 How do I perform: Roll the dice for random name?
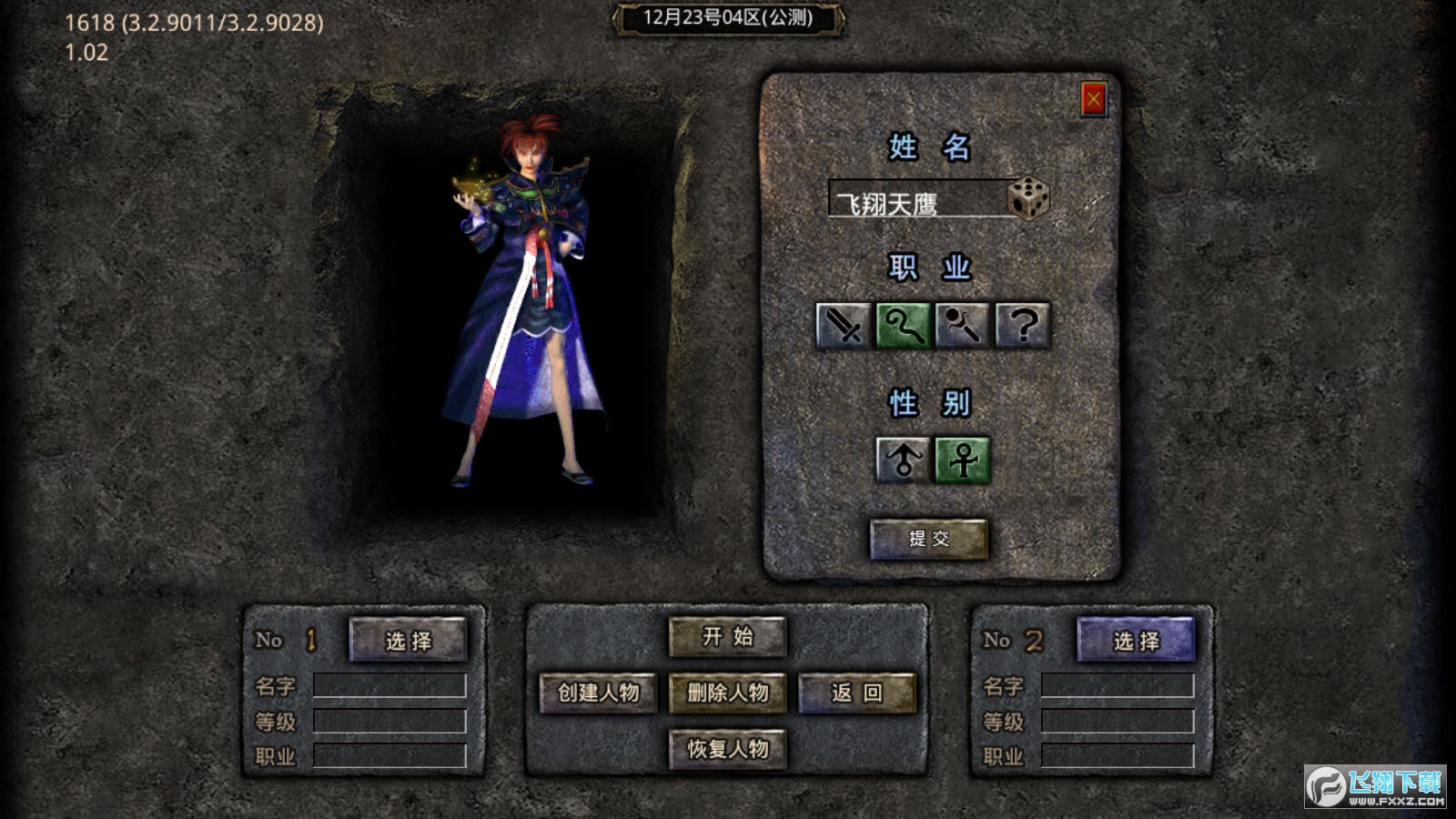pos(1029,197)
